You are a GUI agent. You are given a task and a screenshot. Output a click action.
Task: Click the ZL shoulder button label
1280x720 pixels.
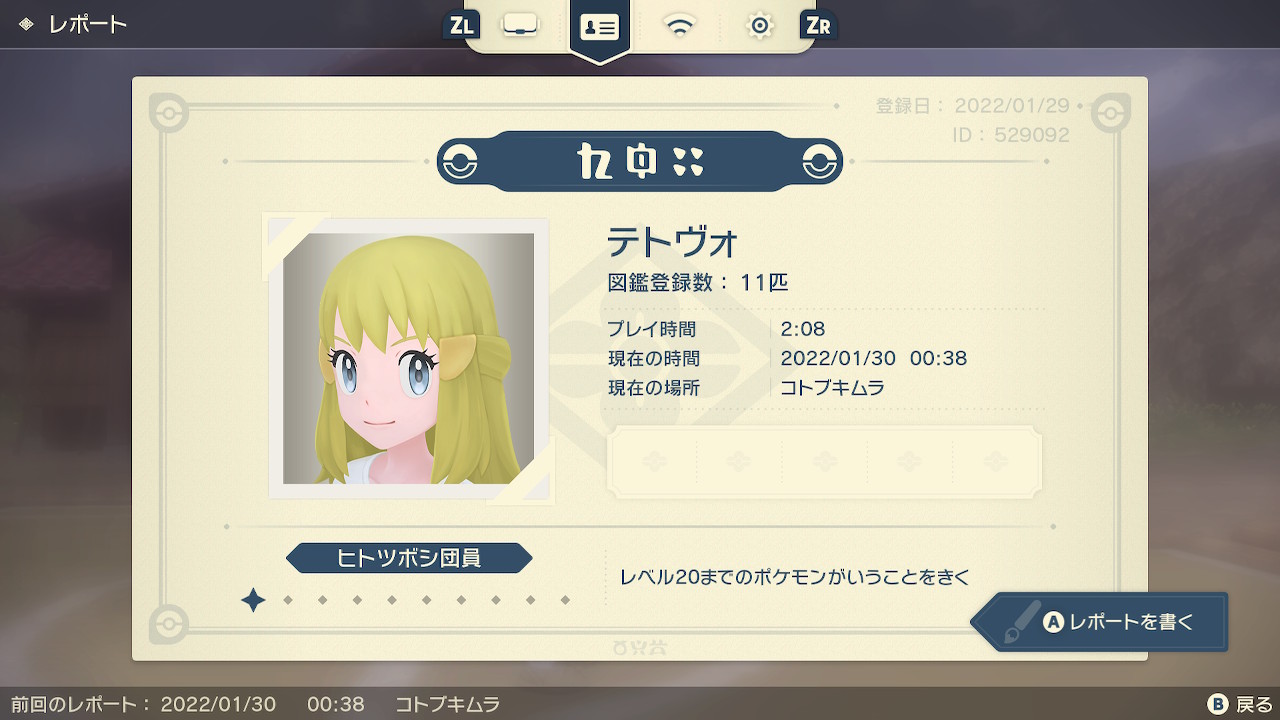[460, 27]
